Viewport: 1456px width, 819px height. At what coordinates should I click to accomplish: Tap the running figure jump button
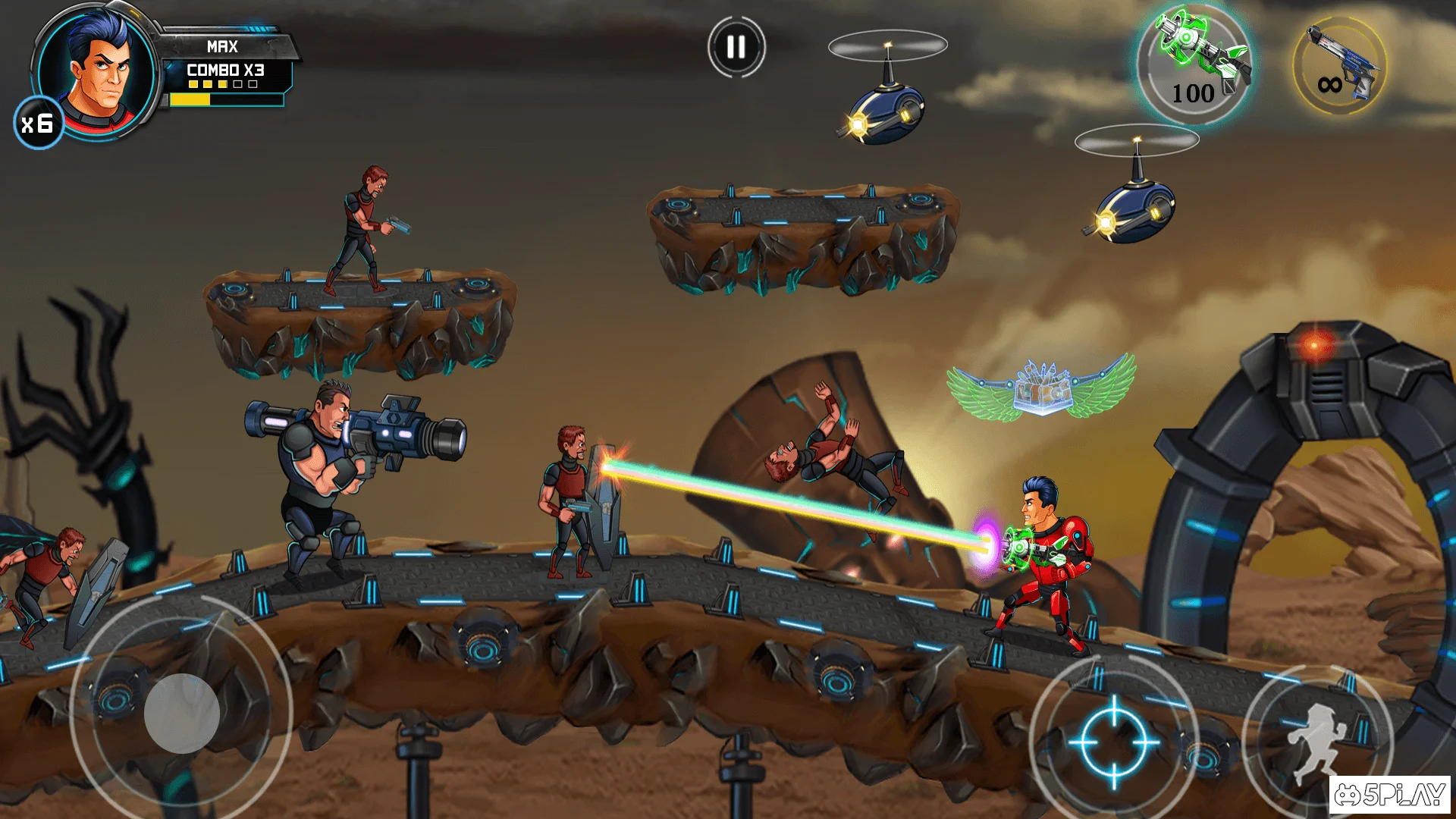tap(1318, 742)
